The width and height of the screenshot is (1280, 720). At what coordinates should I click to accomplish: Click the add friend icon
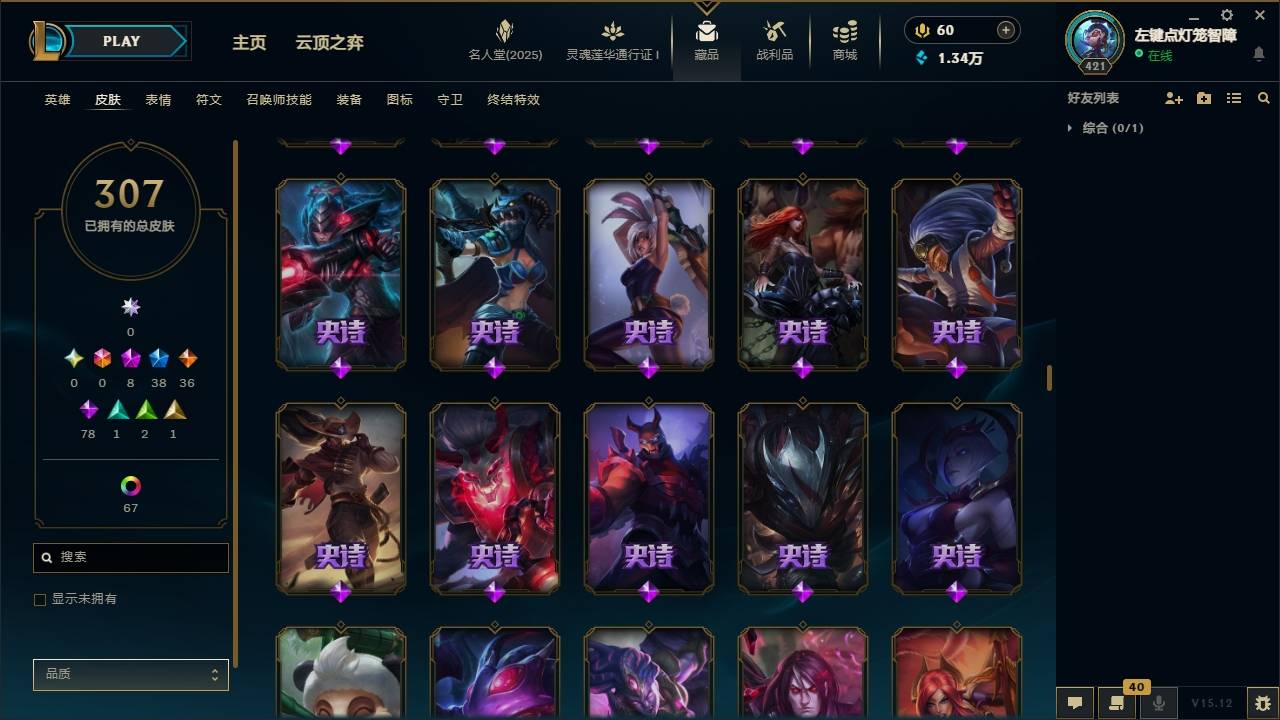(x=1175, y=97)
